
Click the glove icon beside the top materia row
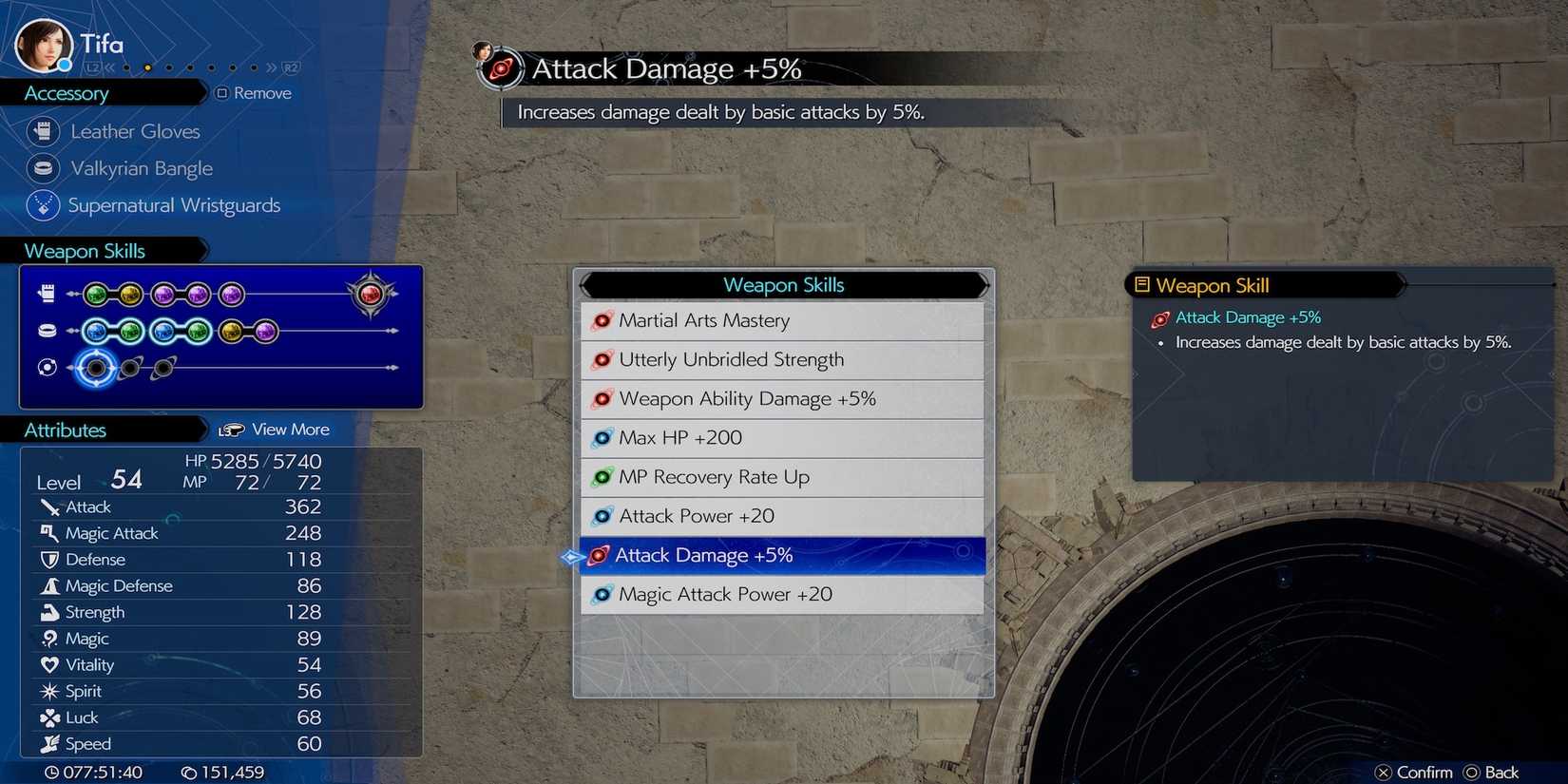47,293
